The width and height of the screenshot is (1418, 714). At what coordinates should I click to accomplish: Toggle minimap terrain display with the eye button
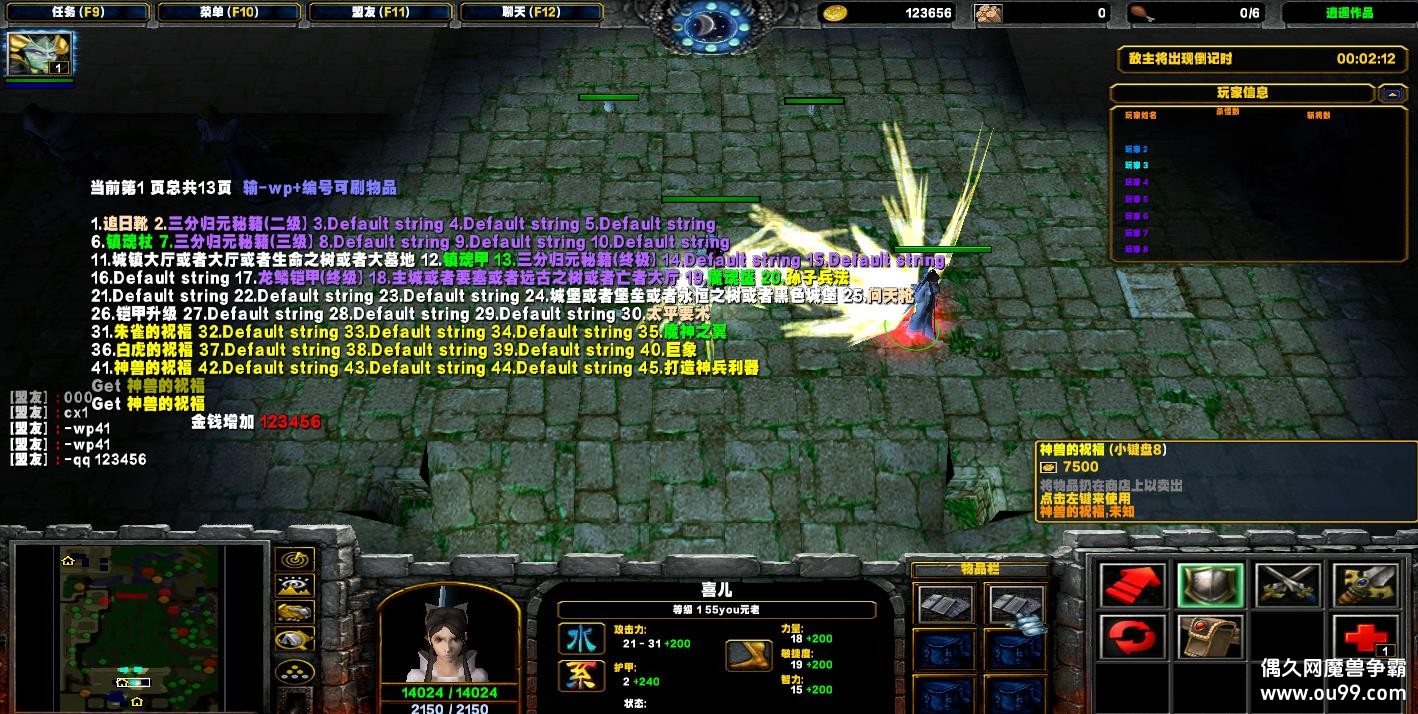point(295,586)
